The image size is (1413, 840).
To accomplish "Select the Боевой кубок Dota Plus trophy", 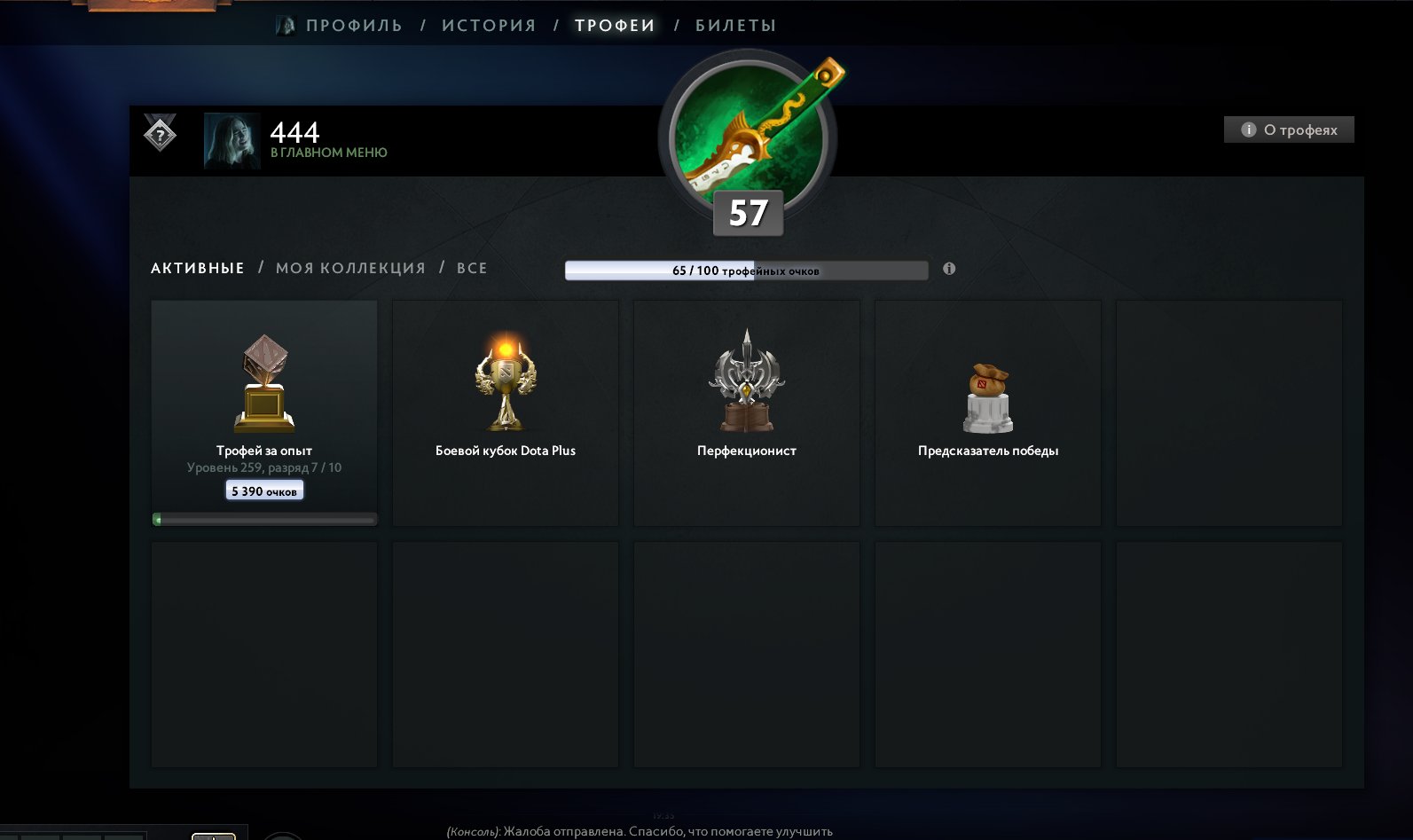I will 506,412.
